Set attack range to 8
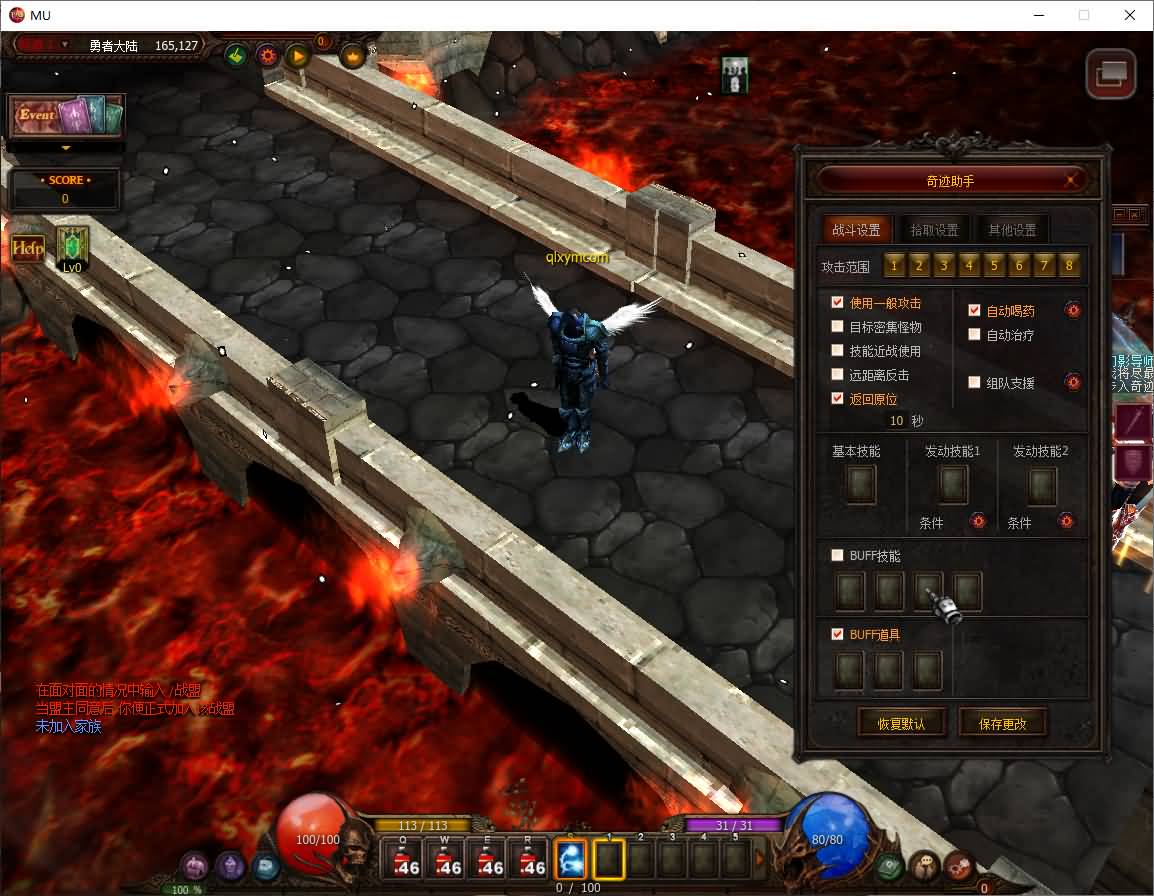The image size is (1154, 896). click(1069, 266)
